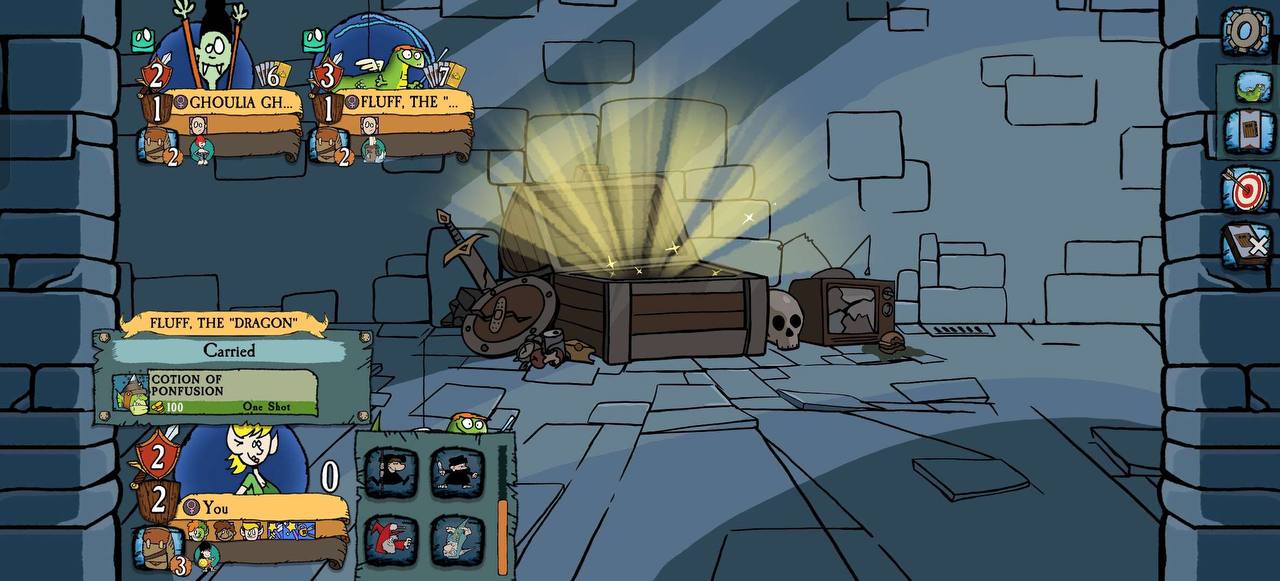Select the Cotion of Ponfusion item card
1280x581 pixels.
pyautogui.click(x=217, y=394)
